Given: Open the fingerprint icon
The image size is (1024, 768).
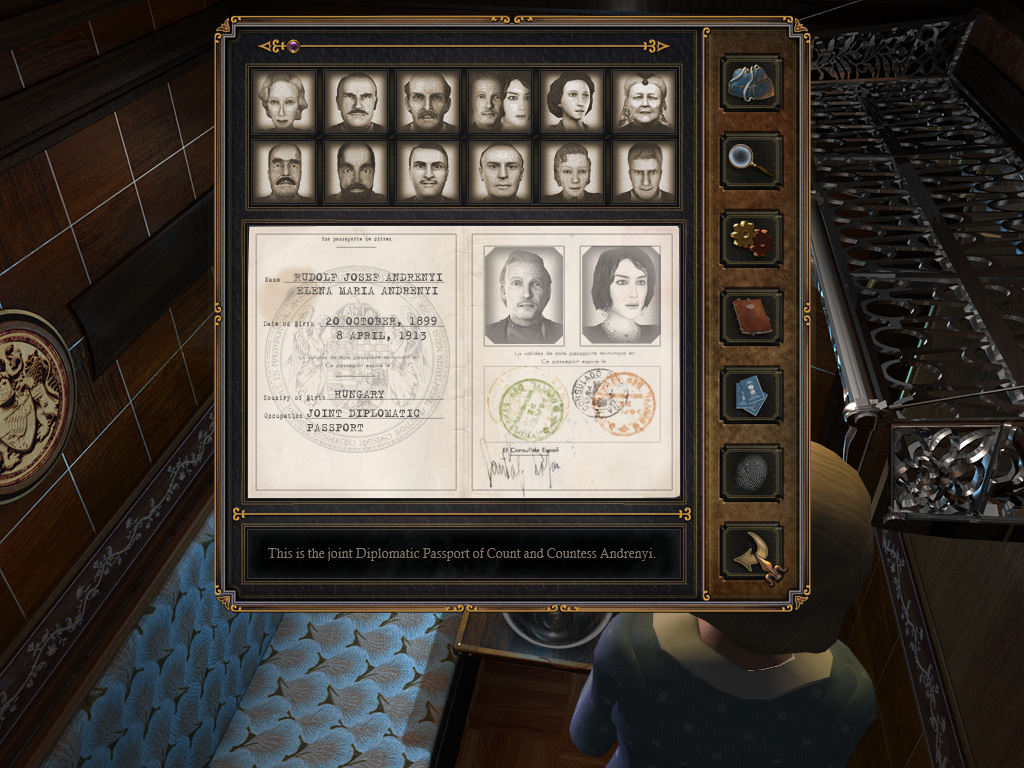Looking at the screenshot, I should click(751, 473).
